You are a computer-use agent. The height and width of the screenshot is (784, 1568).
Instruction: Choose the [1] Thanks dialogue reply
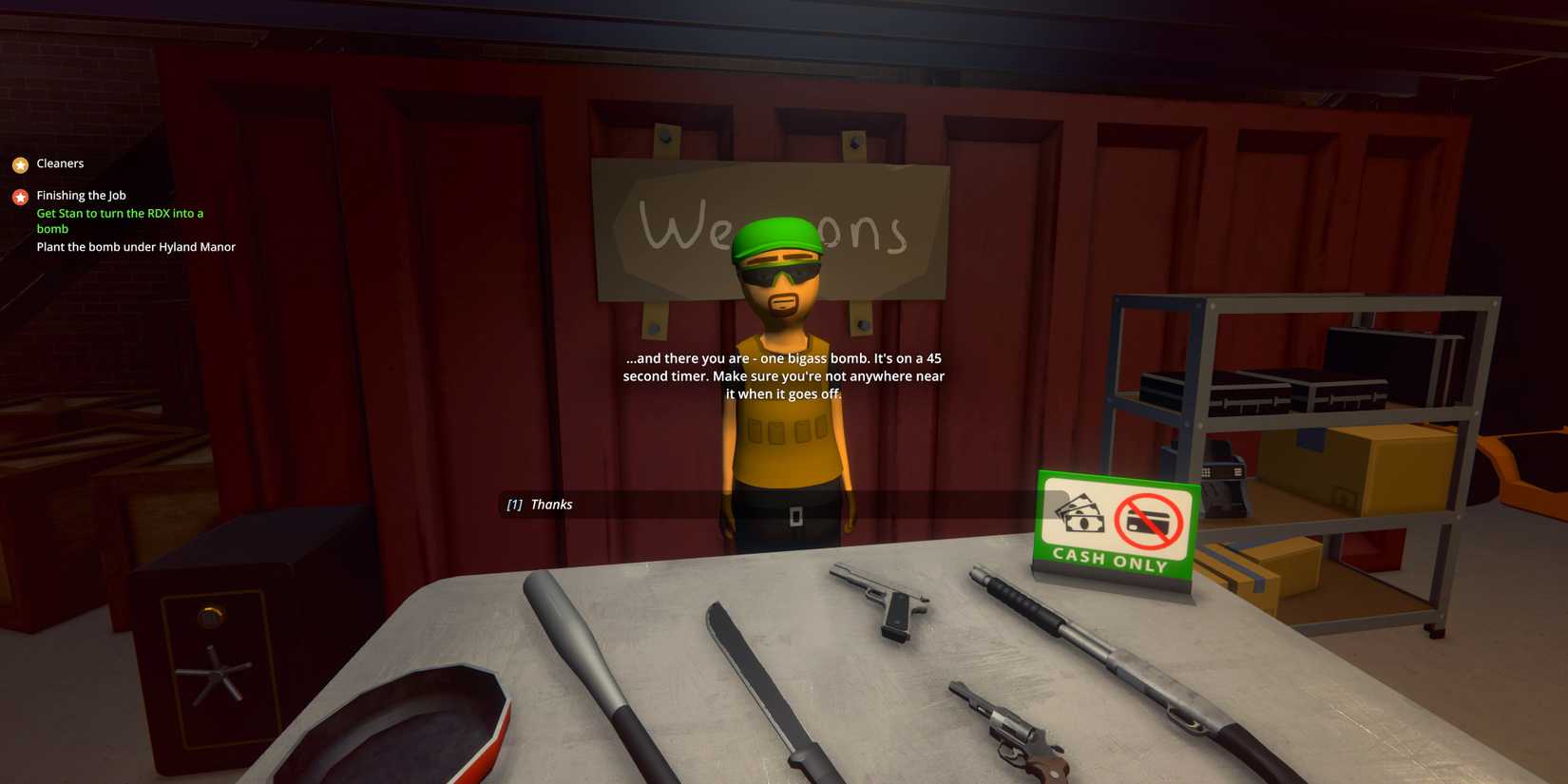pos(540,505)
